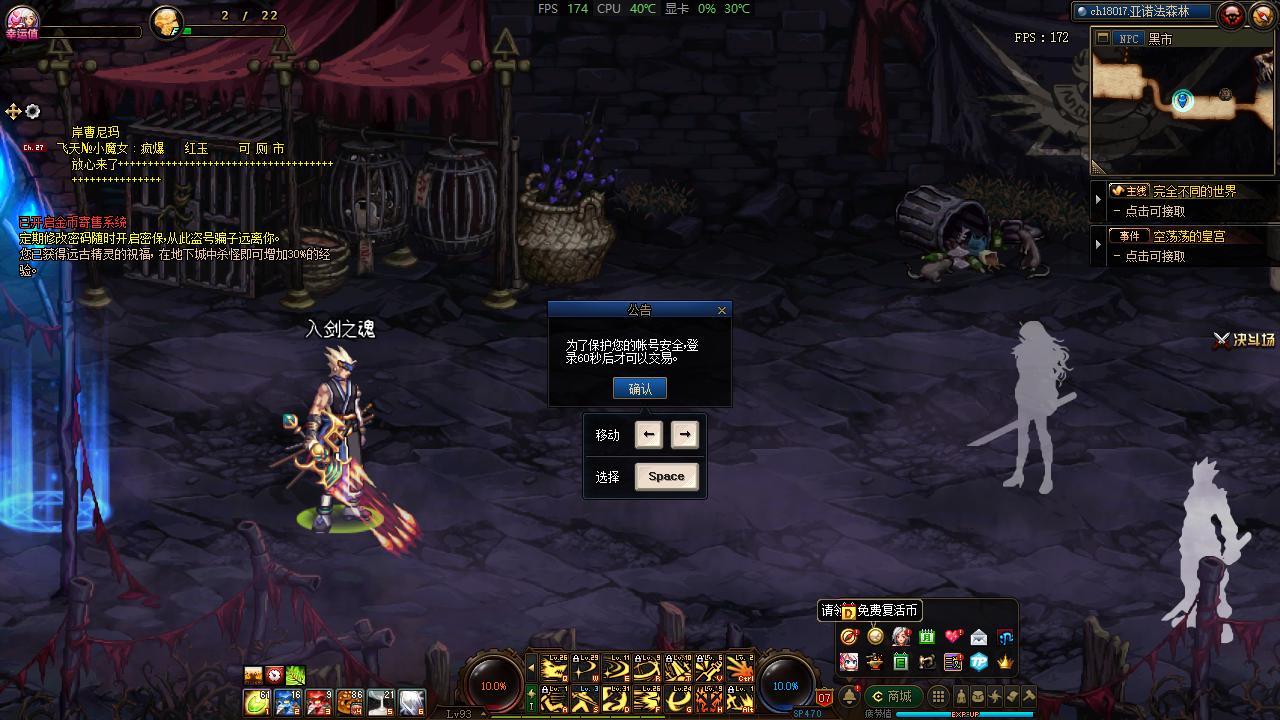Open the gold medal icon
The height and width of the screenshot is (720, 1280).
pyautogui.click(x=875, y=637)
